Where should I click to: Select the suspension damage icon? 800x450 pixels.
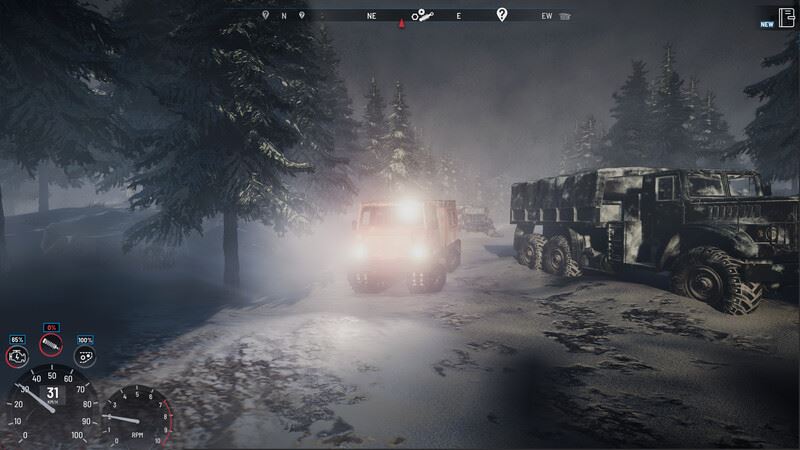pos(50,345)
